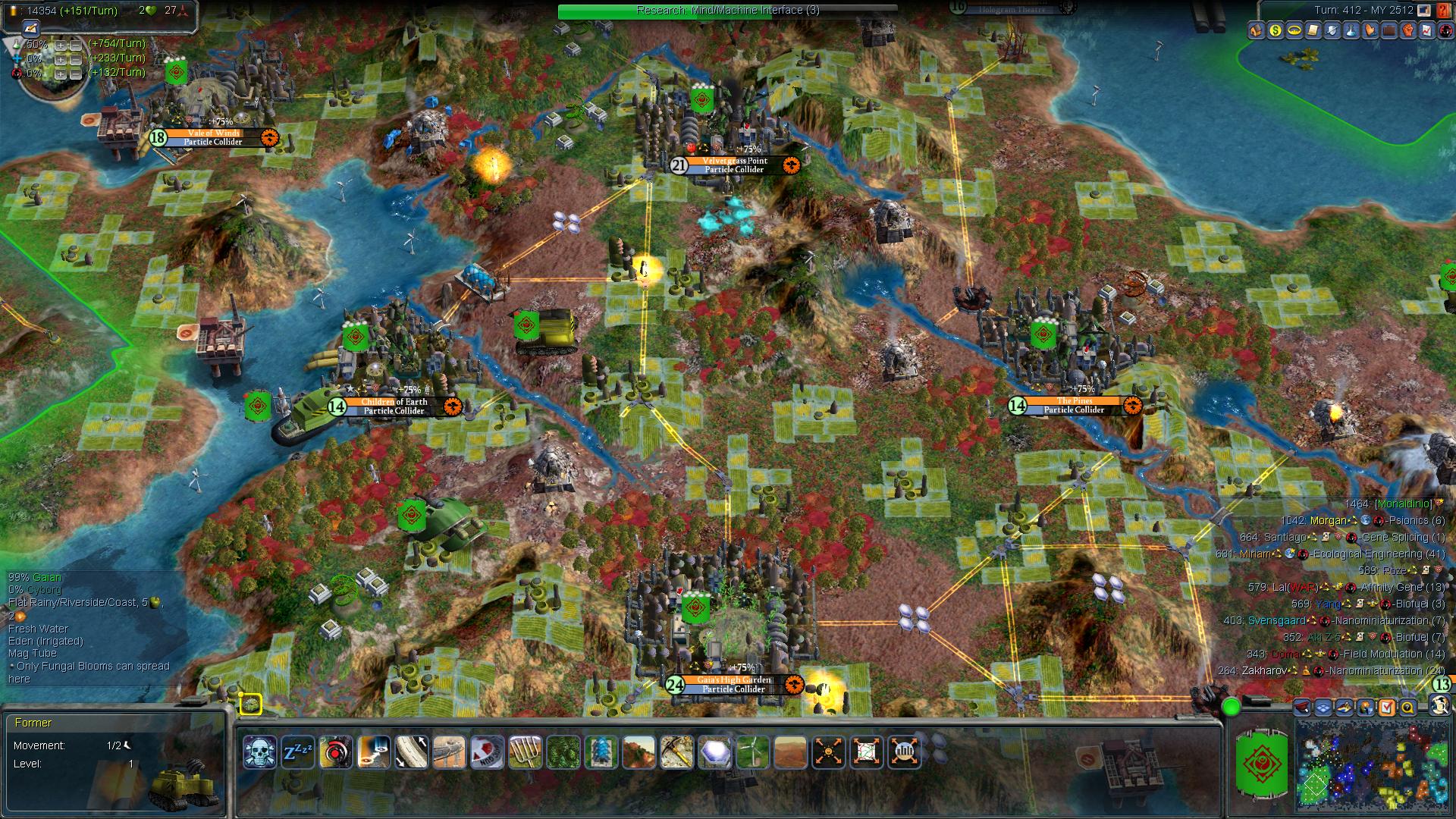Open the red-arrow graph info screen
1456x819 pixels.
click(1427, 31)
